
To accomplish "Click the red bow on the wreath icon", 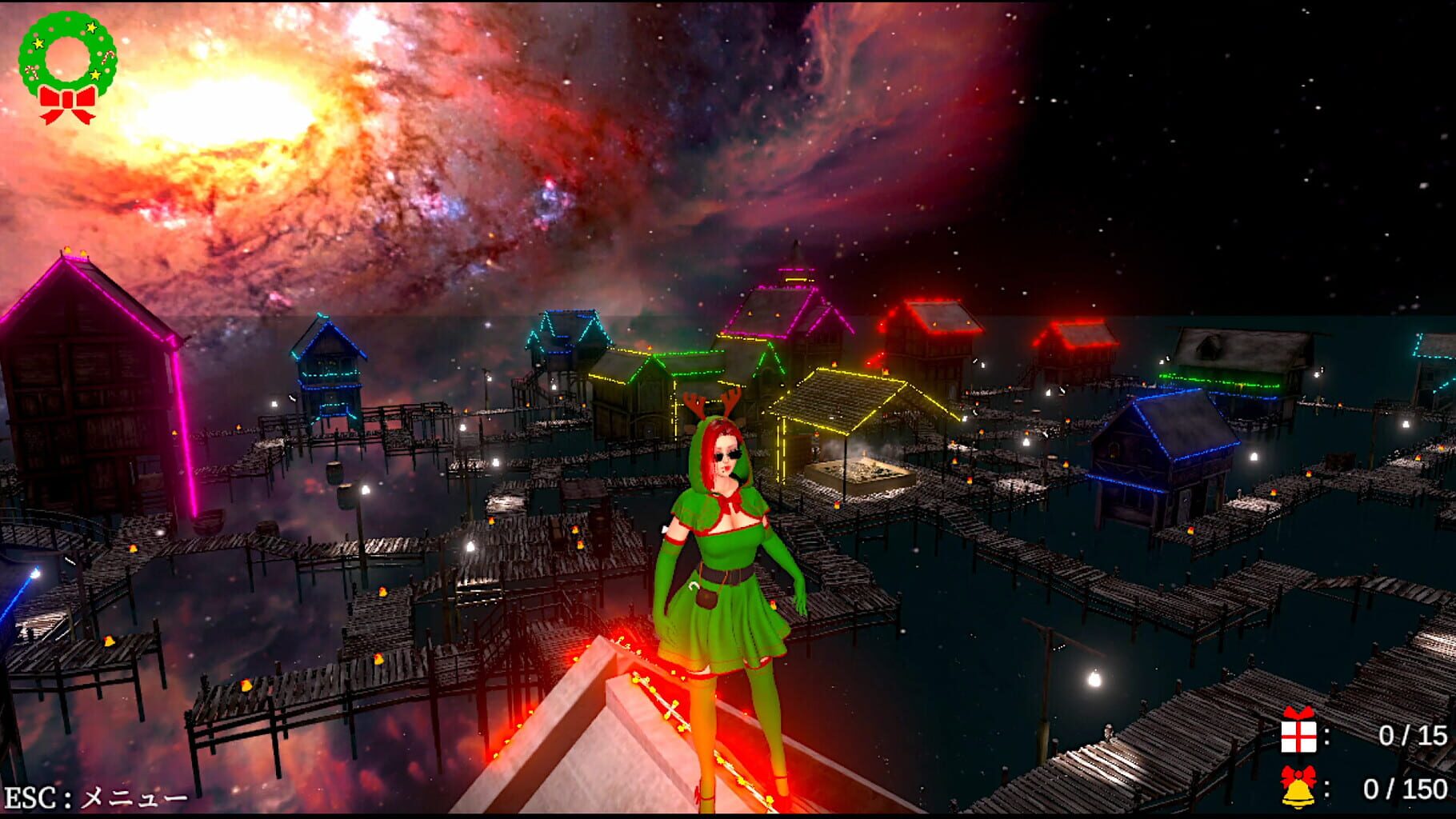I will pos(68,106).
